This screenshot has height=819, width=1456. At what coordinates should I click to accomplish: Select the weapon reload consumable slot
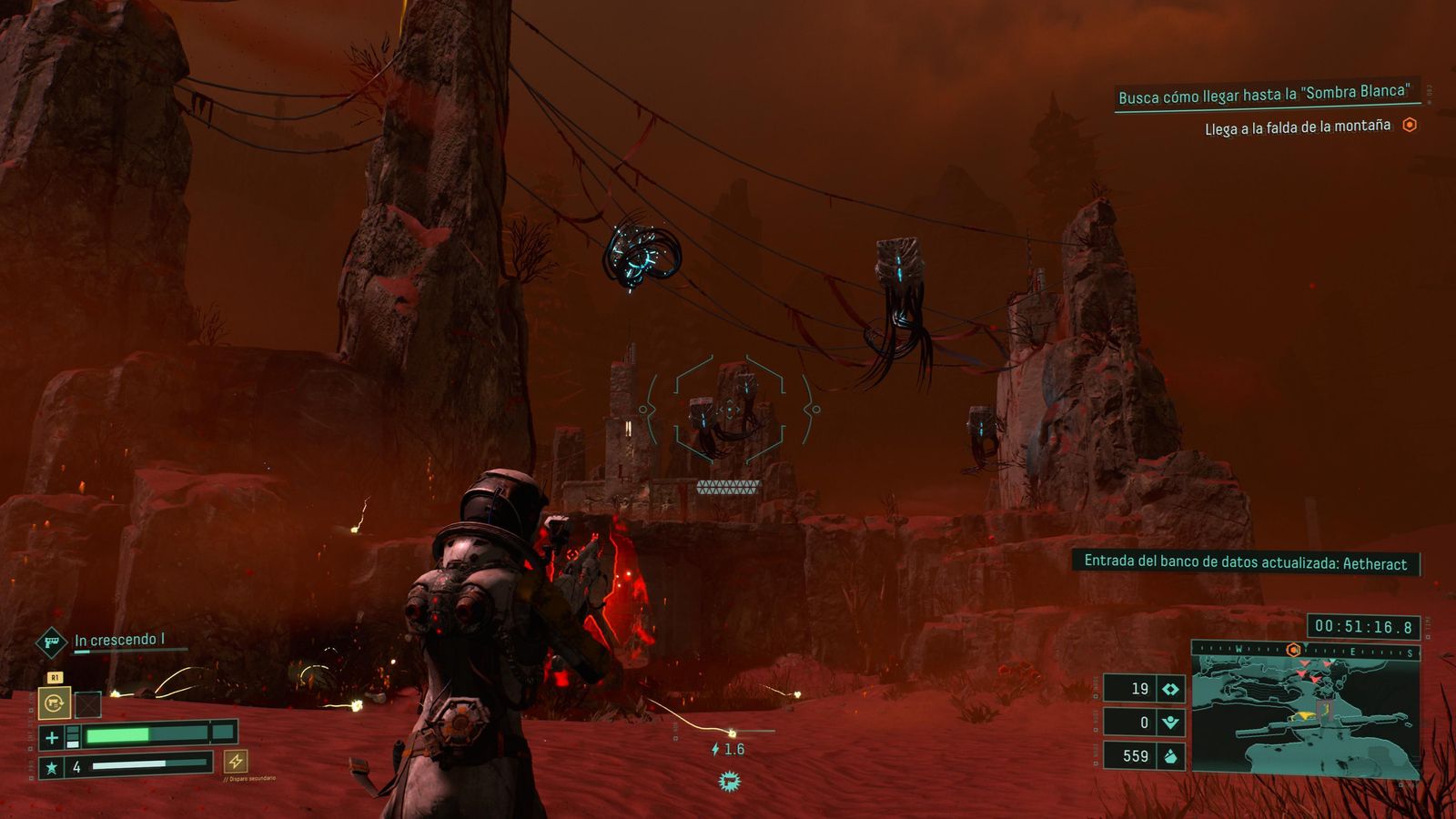[x=55, y=703]
